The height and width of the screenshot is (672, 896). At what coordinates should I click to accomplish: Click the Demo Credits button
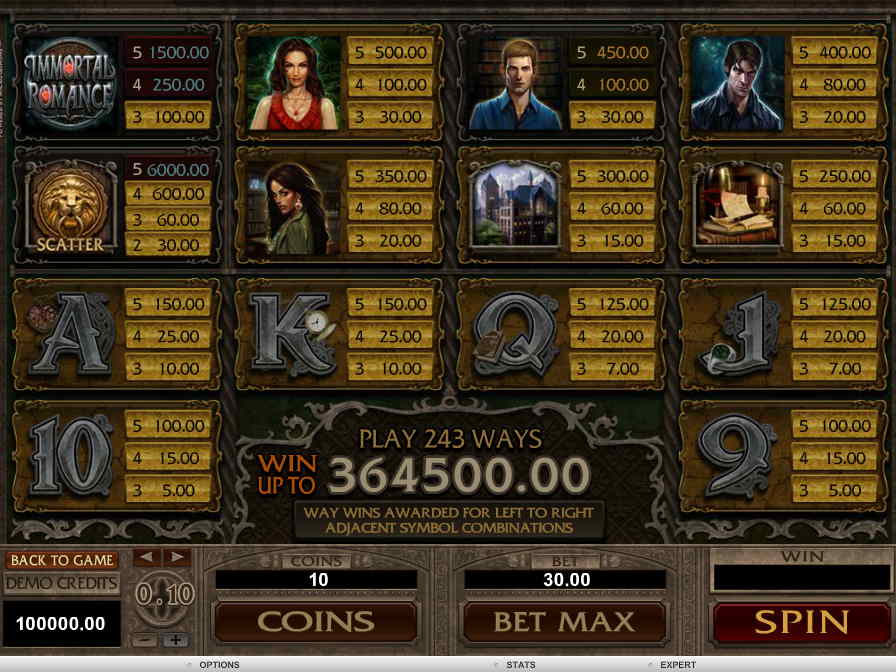pyautogui.click(x=61, y=583)
